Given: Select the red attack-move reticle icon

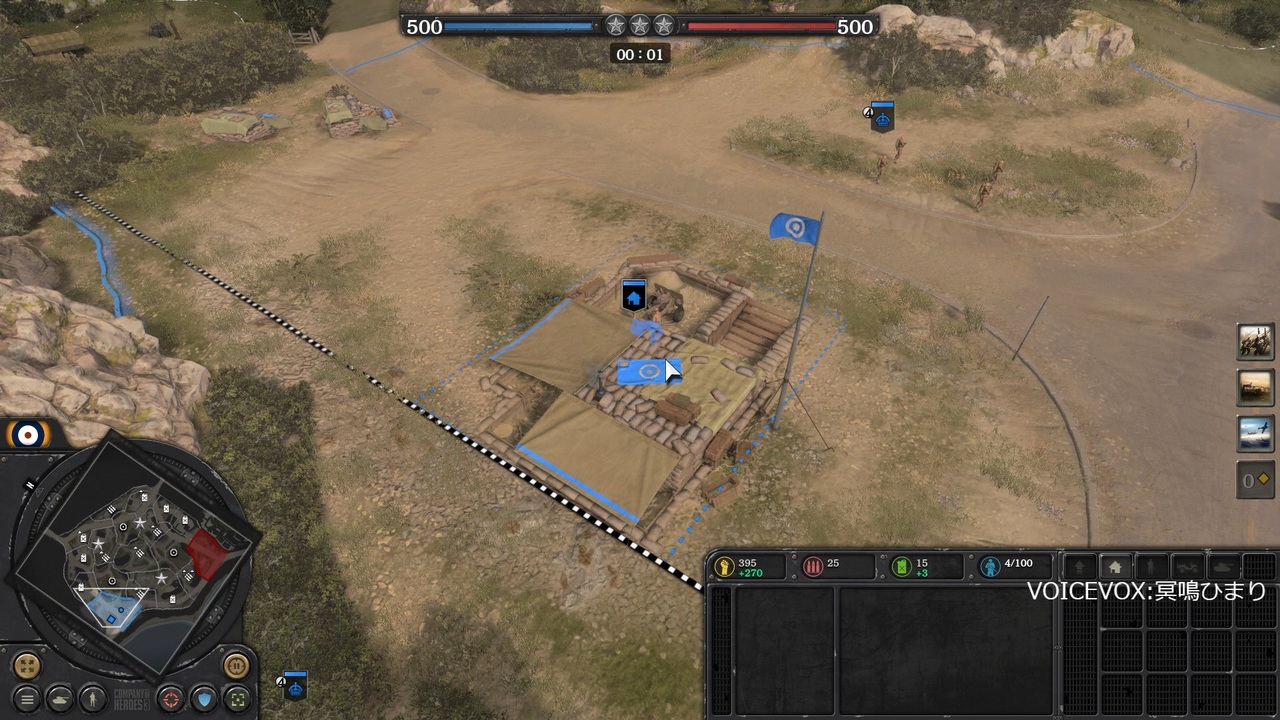Looking at the screenshot, I should click(171, 700).
